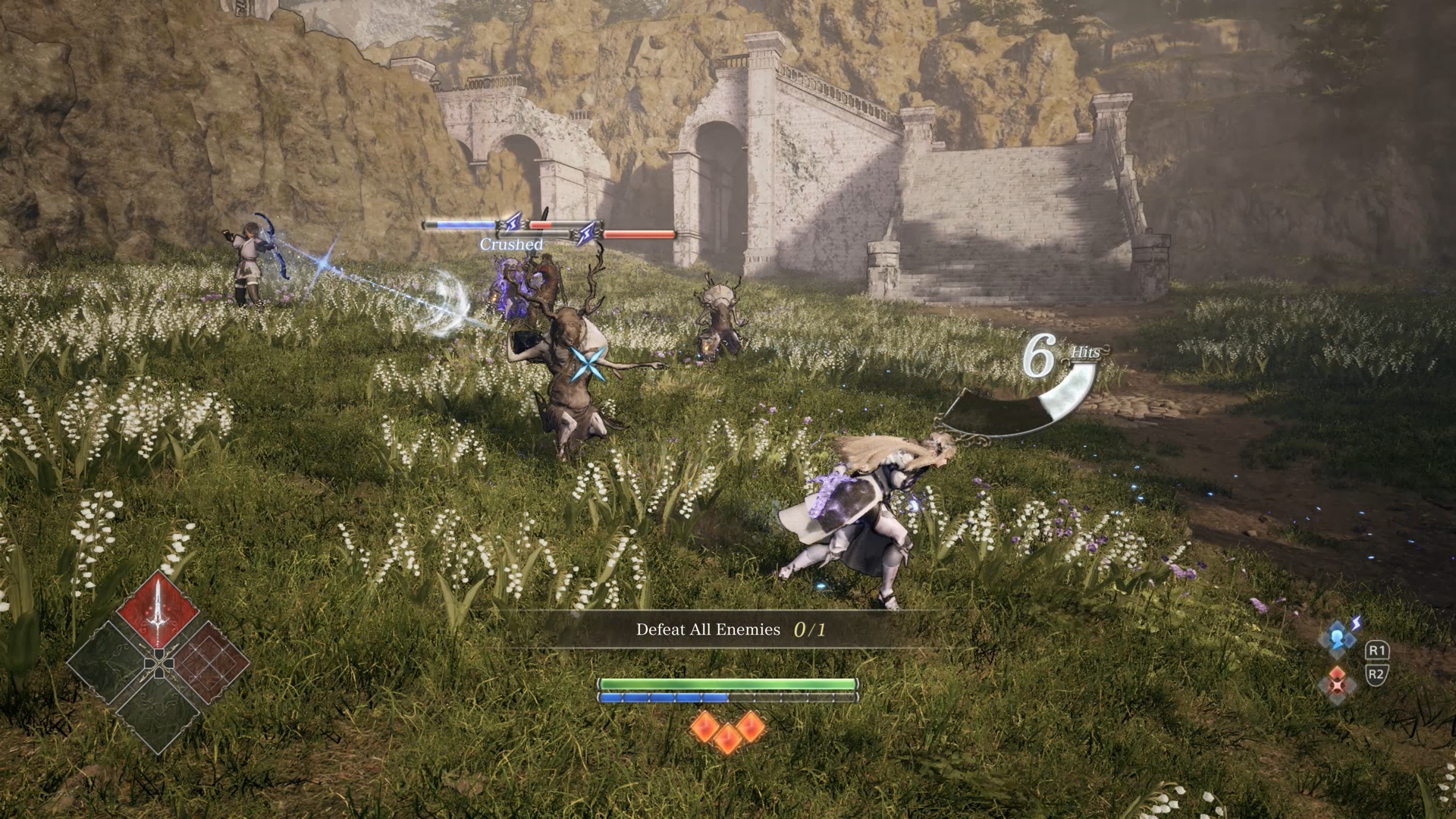
Task: Expand the Crushed status label
Action: tap(511, 244)
